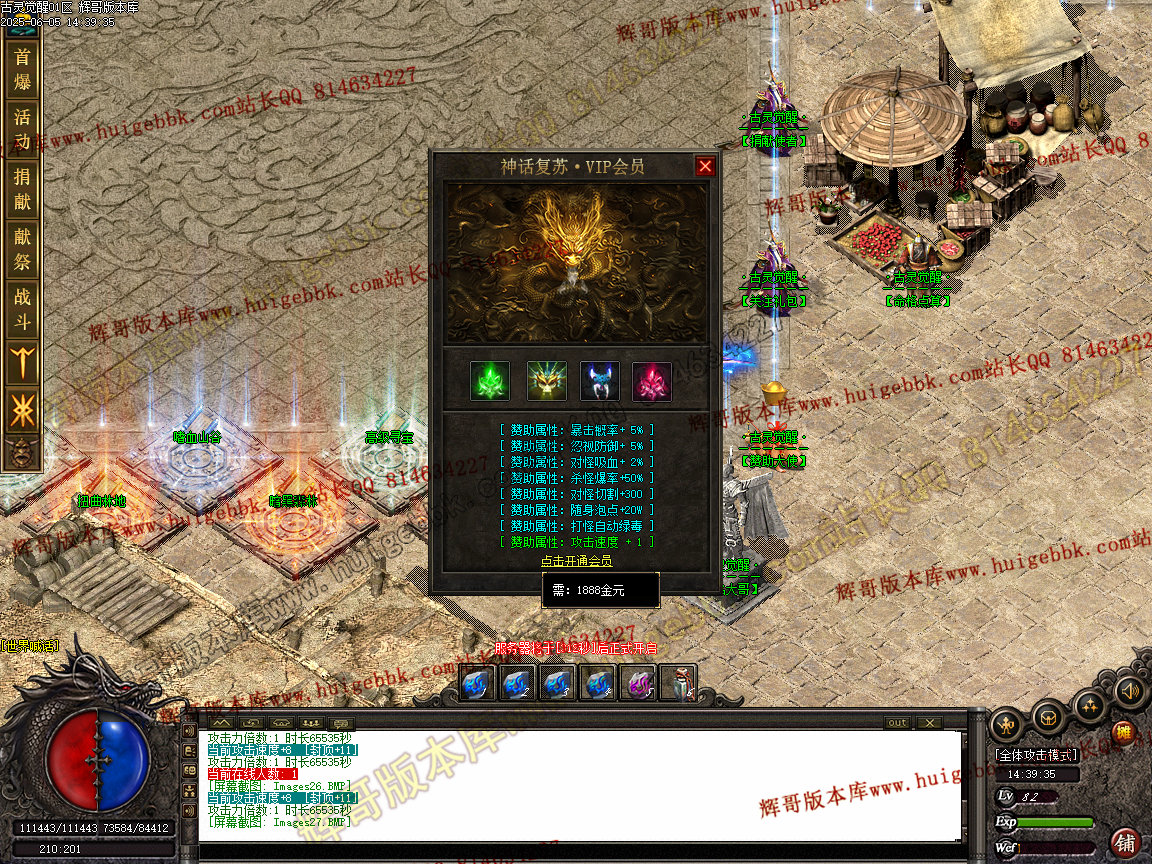
Task: Use the red-robed figure hotbar slot
Action: [x=678, y=684]
